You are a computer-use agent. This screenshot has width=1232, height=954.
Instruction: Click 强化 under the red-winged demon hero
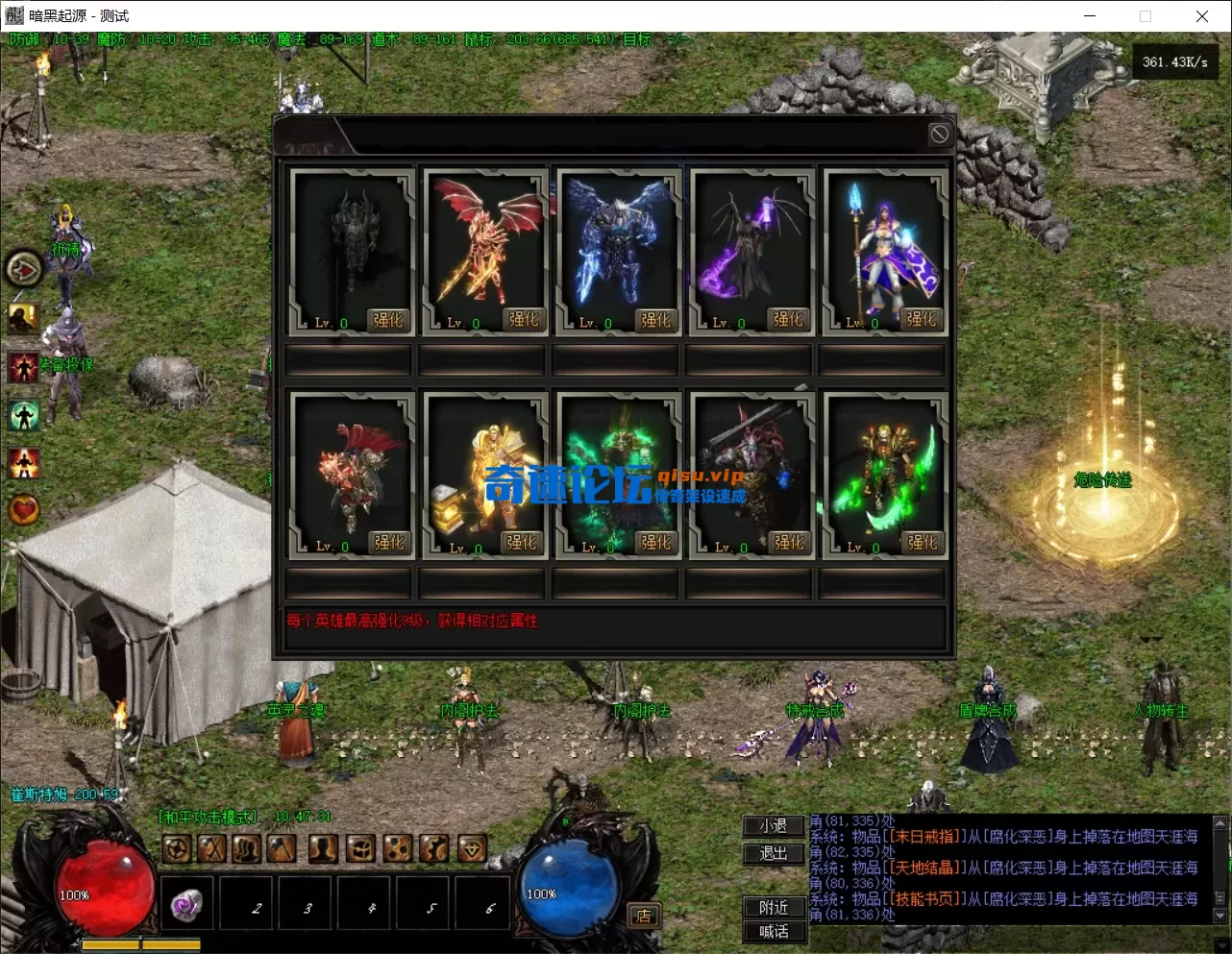524,320
